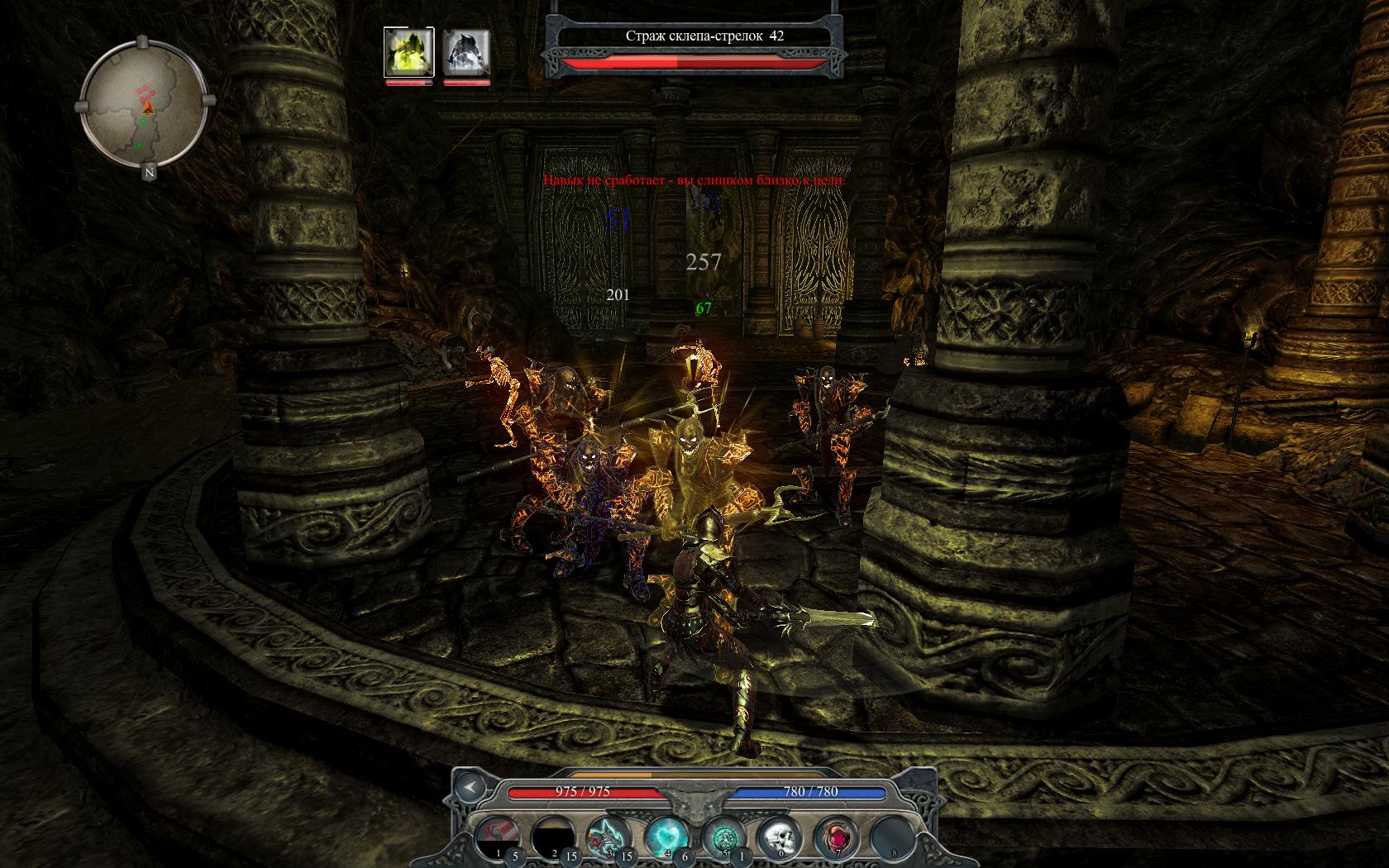Click the hotbar's left arrow button
Image resolution: width=1389 pixels, height=868 pixels.
pyautogui.click(x=470, y=787)
